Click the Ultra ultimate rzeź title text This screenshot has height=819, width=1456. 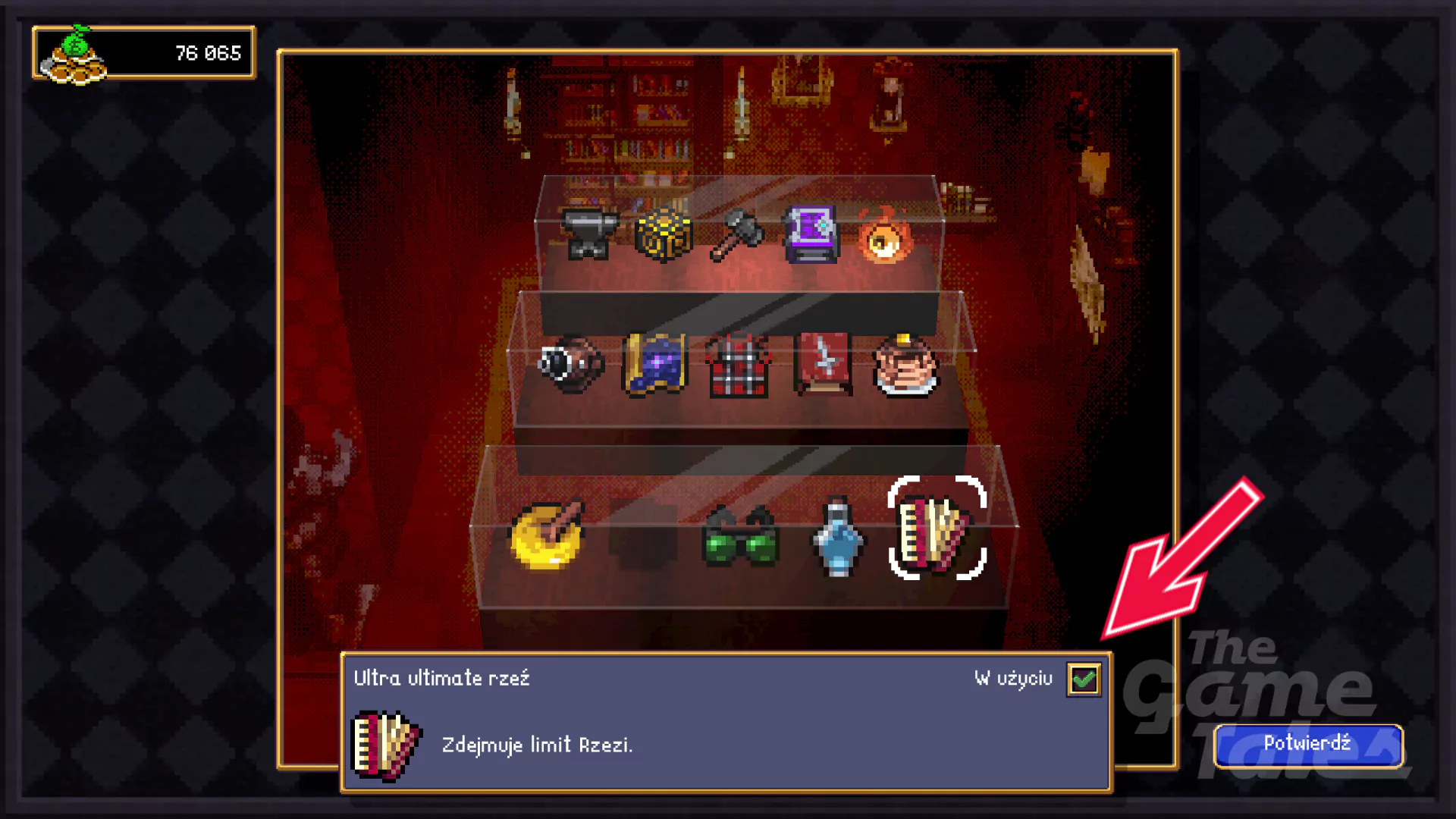pos(442,679)
